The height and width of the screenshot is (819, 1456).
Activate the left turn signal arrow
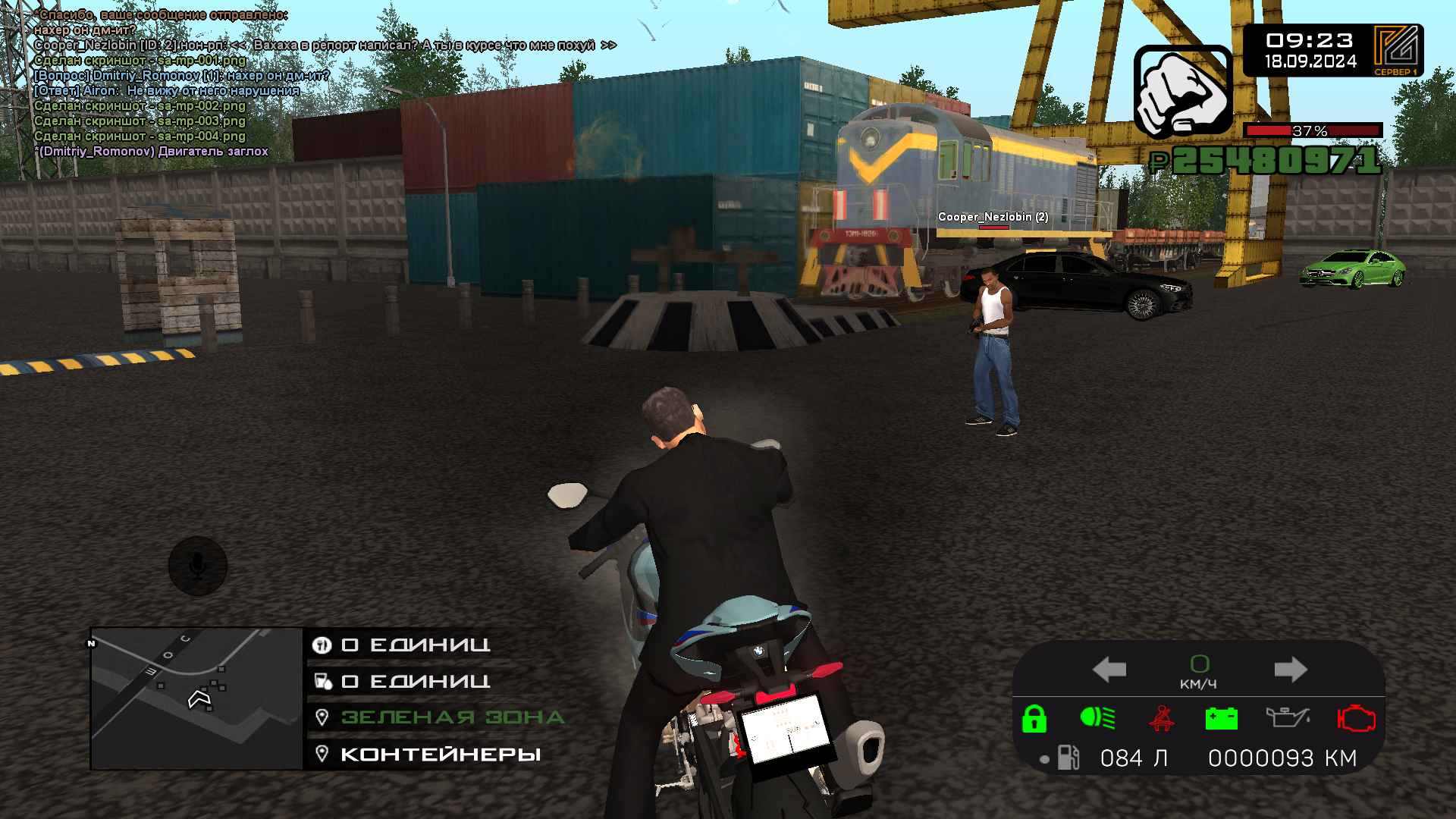pos(1109,670)
